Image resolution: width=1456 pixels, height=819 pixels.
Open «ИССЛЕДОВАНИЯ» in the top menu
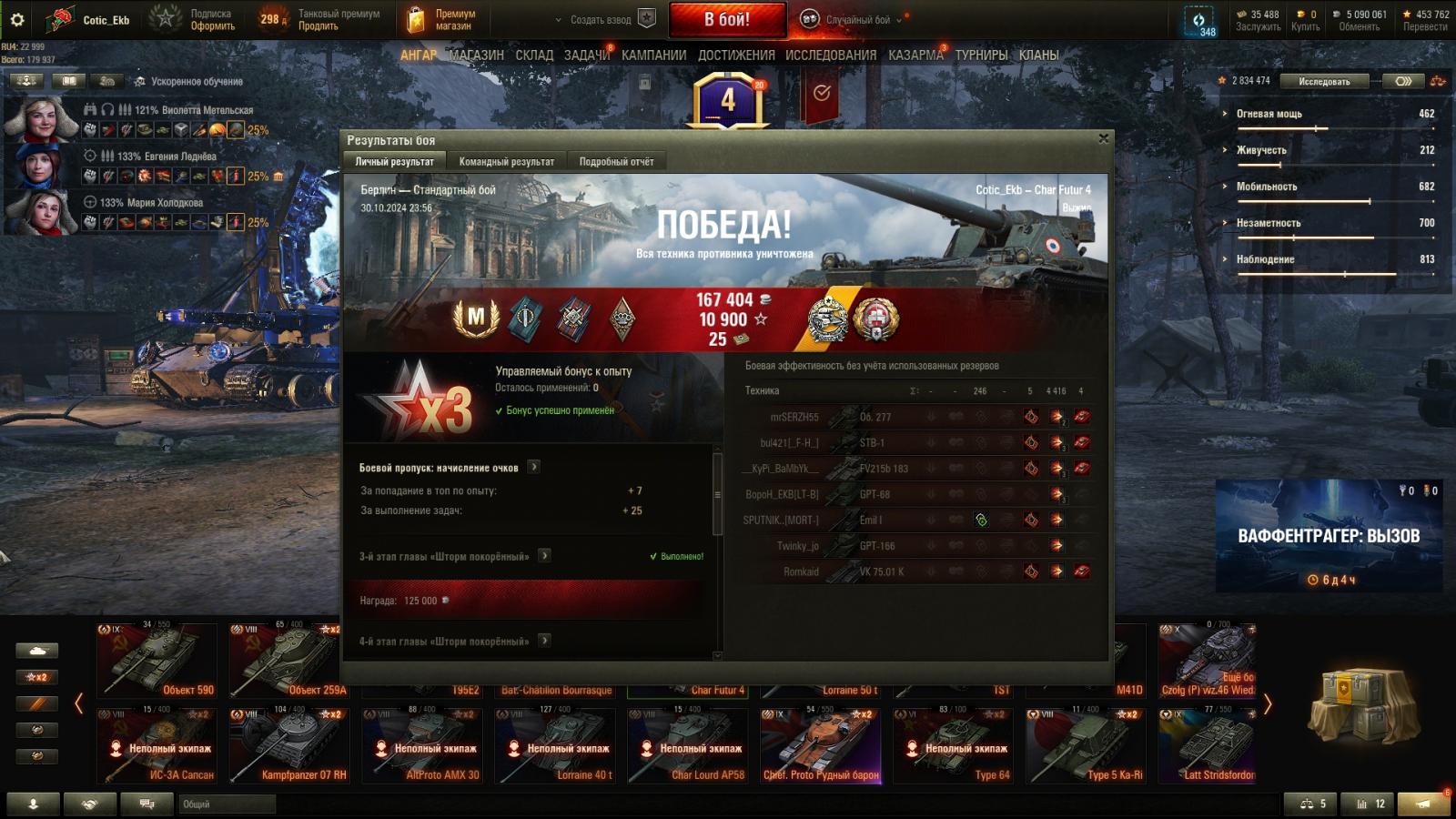[830, 55]
